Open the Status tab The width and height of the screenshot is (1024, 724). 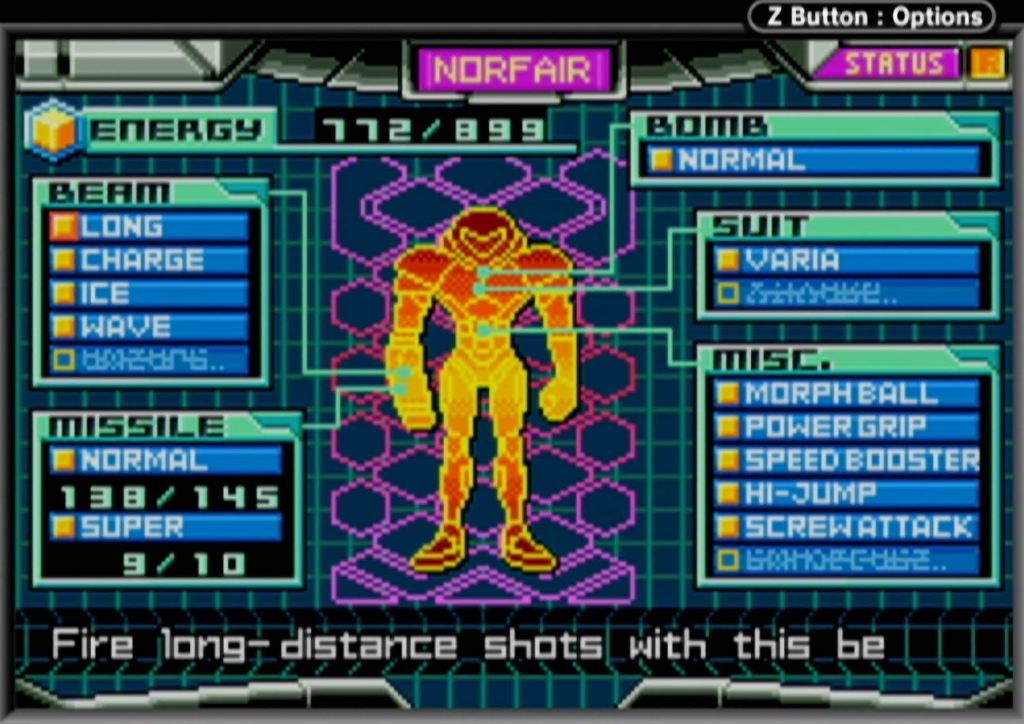(893, 64)
